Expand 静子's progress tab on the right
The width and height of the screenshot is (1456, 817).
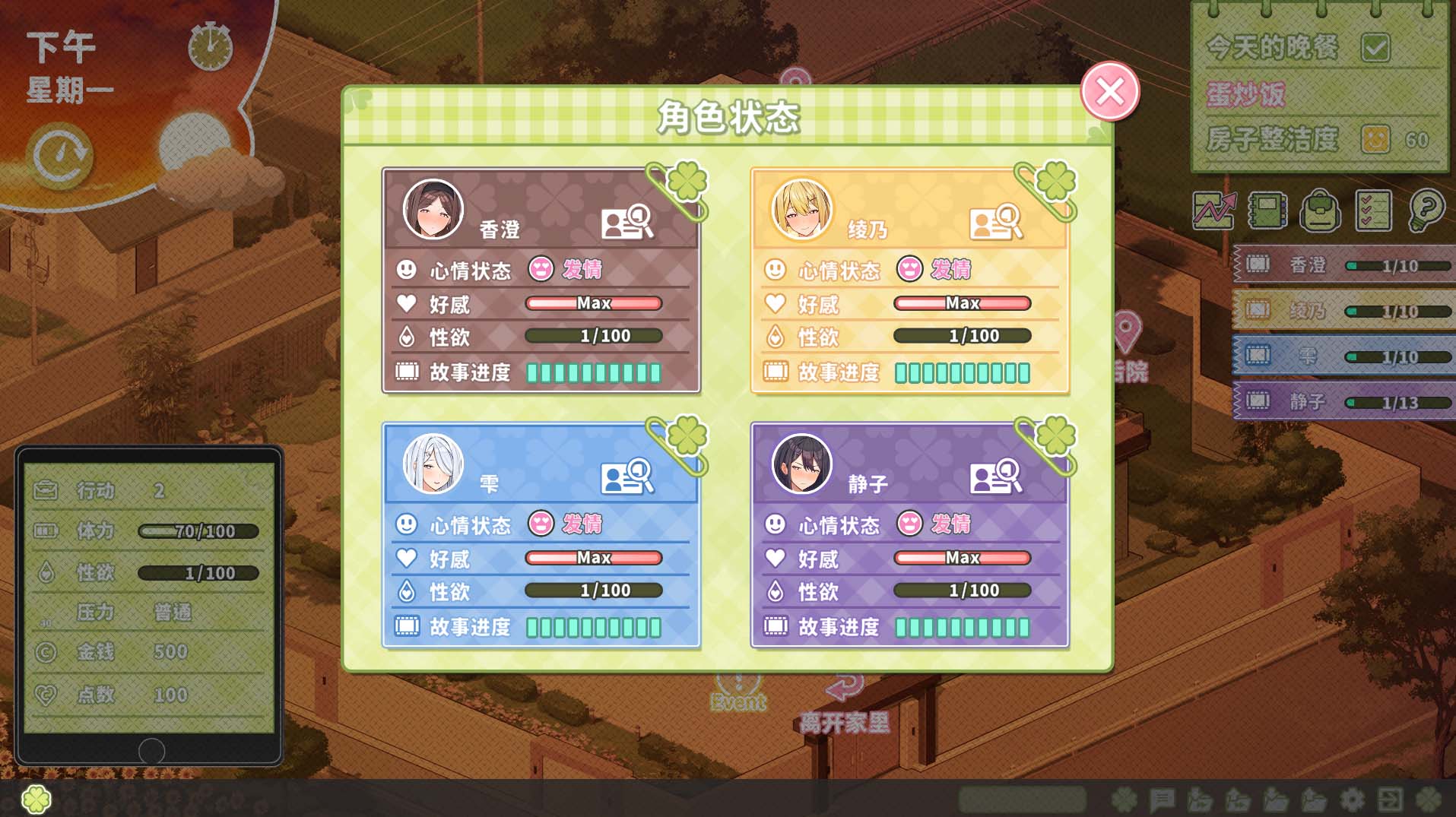click(1343, 401)
